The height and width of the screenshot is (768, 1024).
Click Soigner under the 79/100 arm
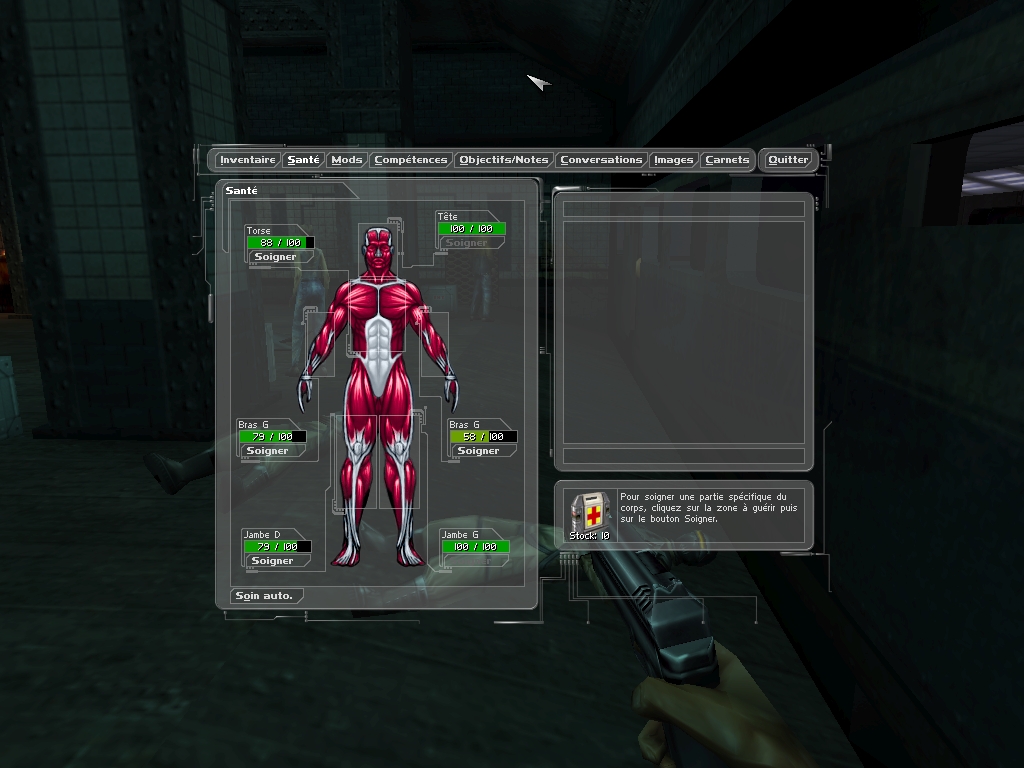[x=267, y=451]
